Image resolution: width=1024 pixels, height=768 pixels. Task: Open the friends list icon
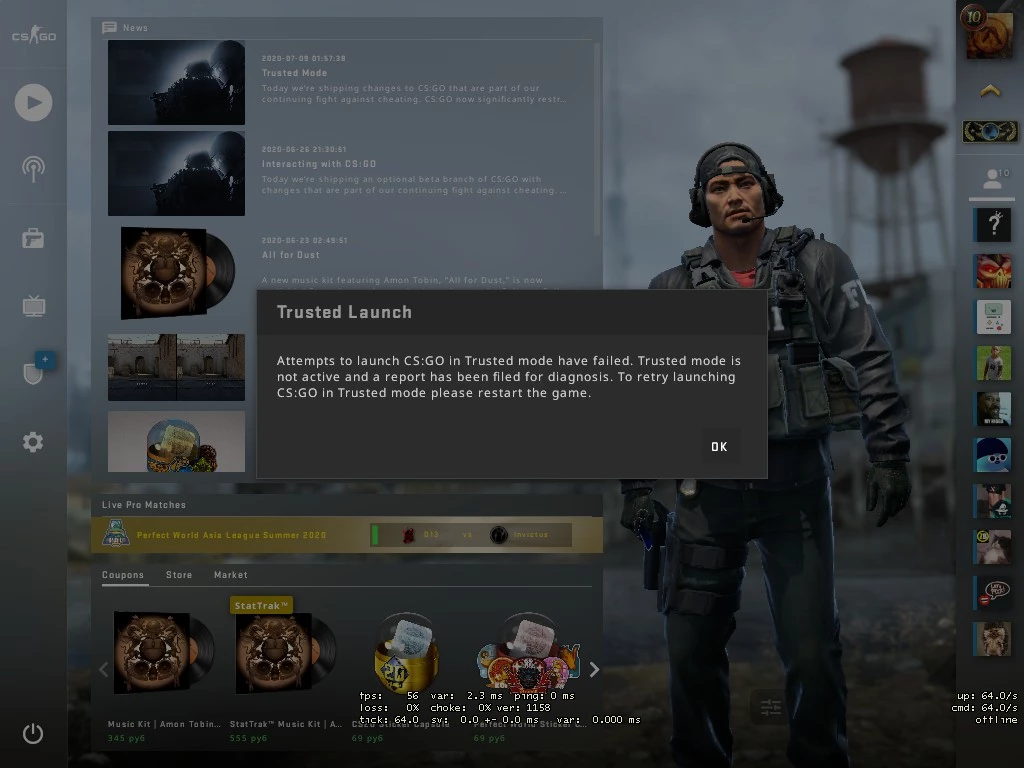[991, 179]
